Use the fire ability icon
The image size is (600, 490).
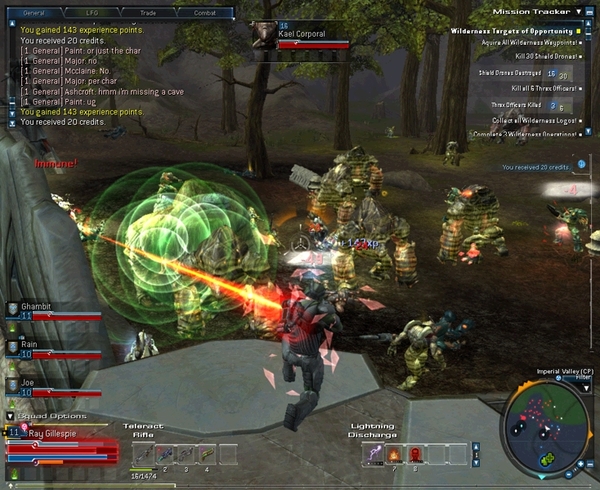coord(394,454)
